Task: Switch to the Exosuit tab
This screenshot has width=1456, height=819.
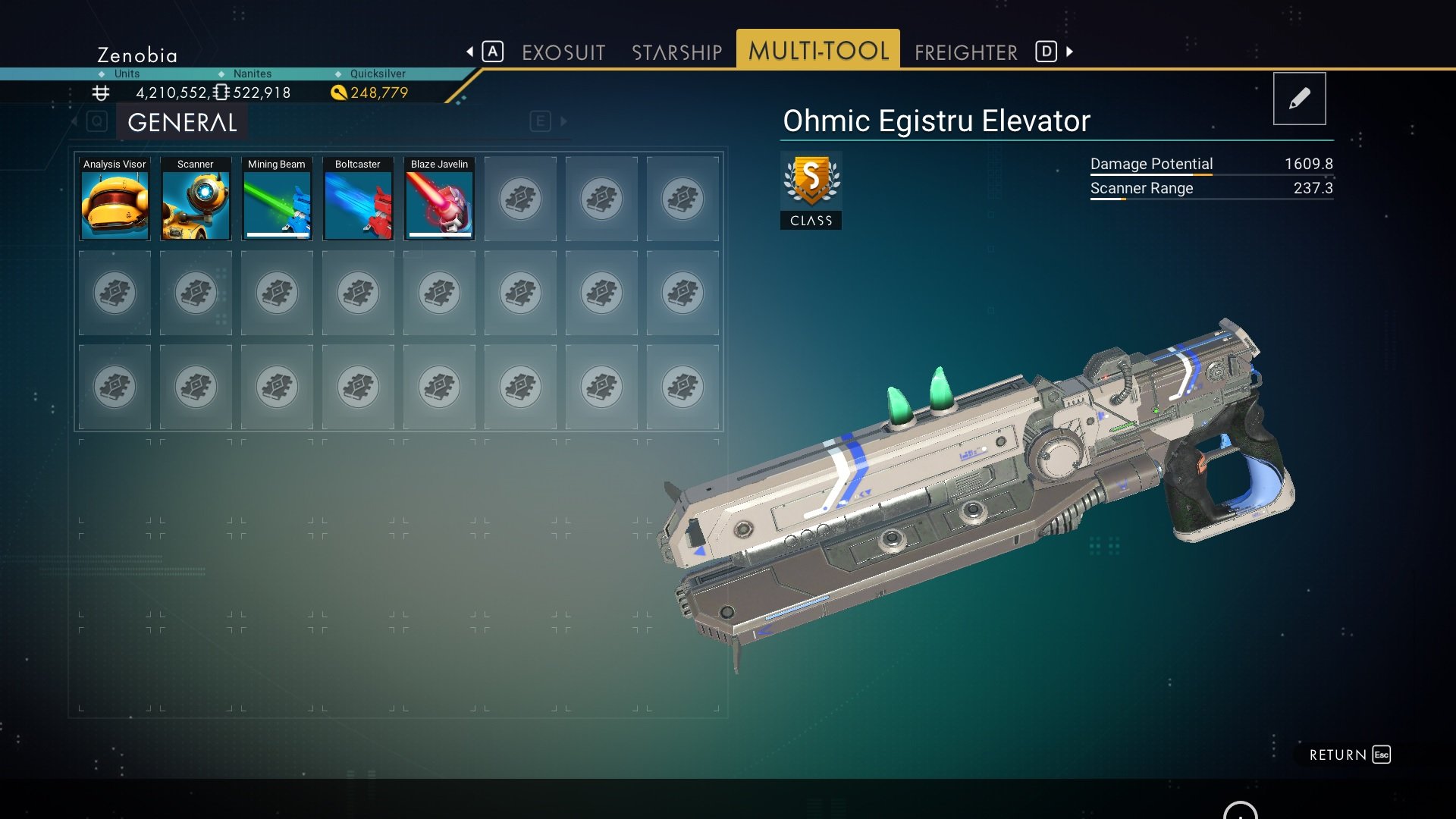Action: (x=563, y=52)
